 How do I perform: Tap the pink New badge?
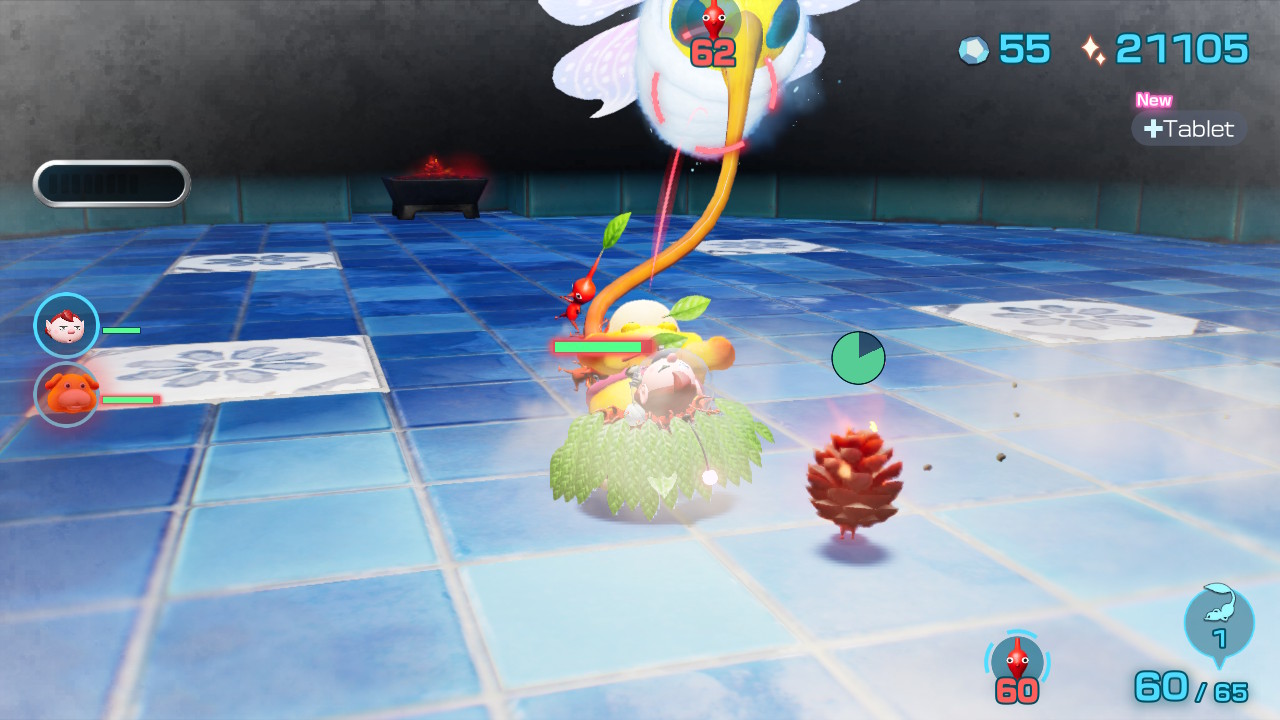pyautogui.click(x=1153, y=100)
